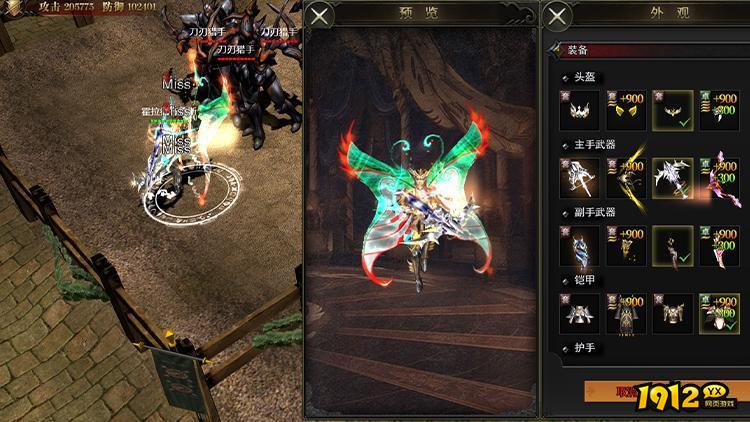Image resolution: width=750 pixels, height=422 pixels.
Task: Collapse the 装备 equipment section
Action: coord(554,47)
